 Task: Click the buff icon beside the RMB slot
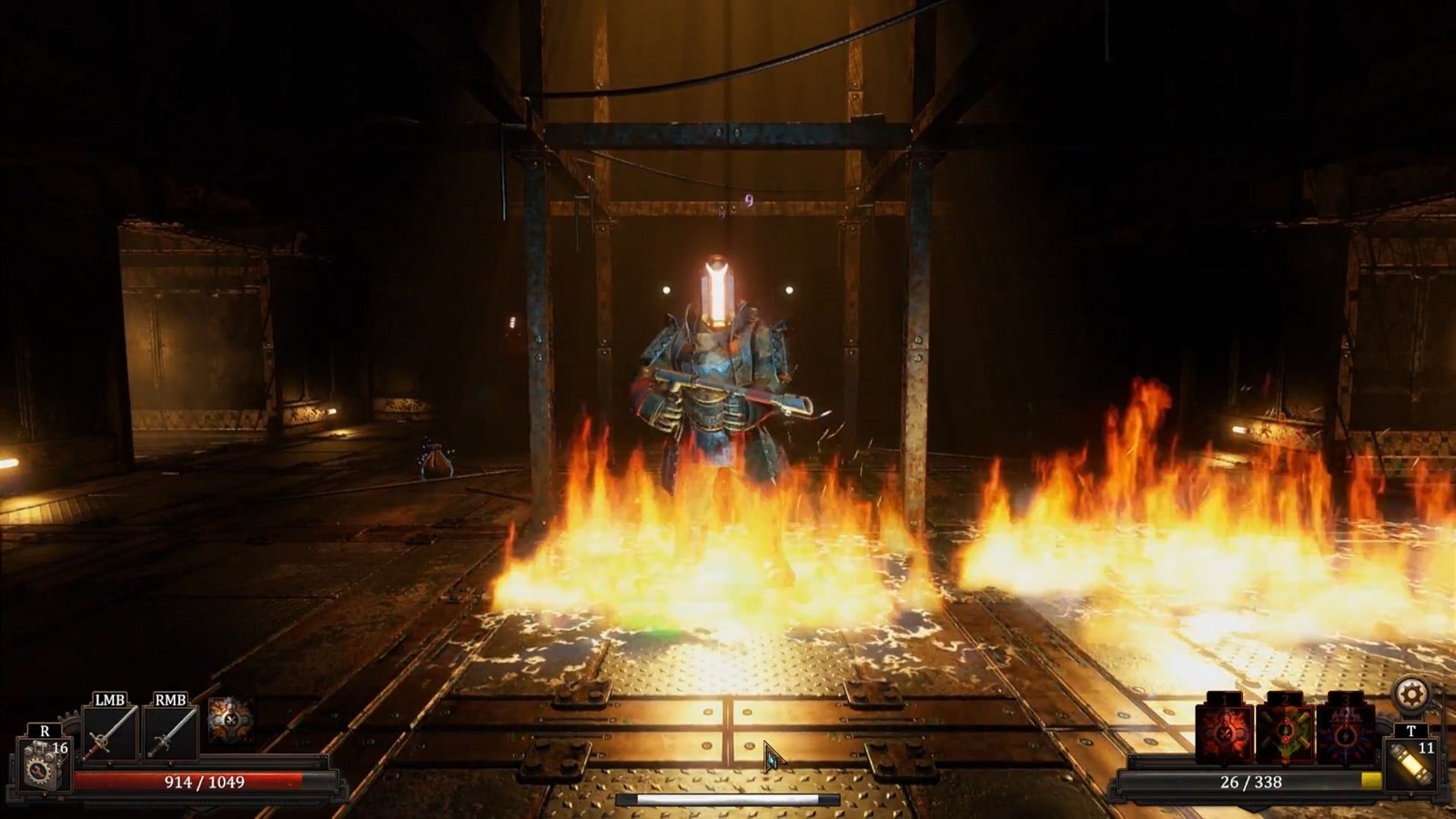click(x=231, y=721)
